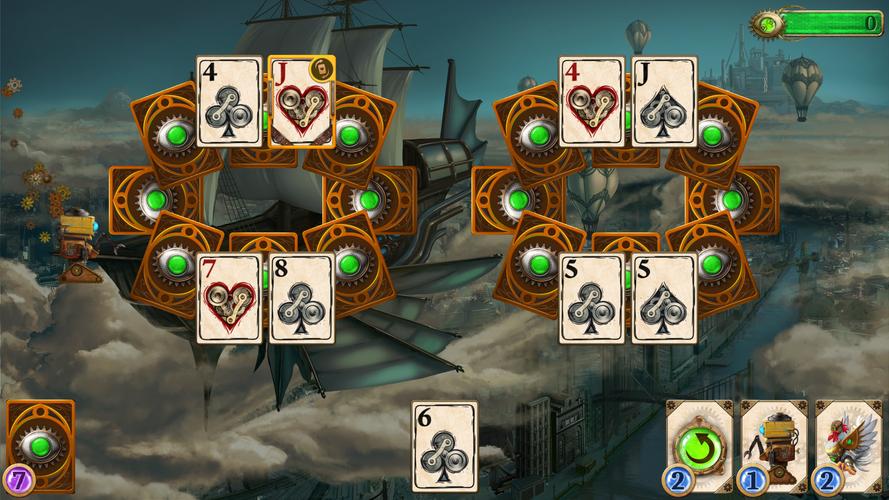Select the Jack of spades card

664,101
